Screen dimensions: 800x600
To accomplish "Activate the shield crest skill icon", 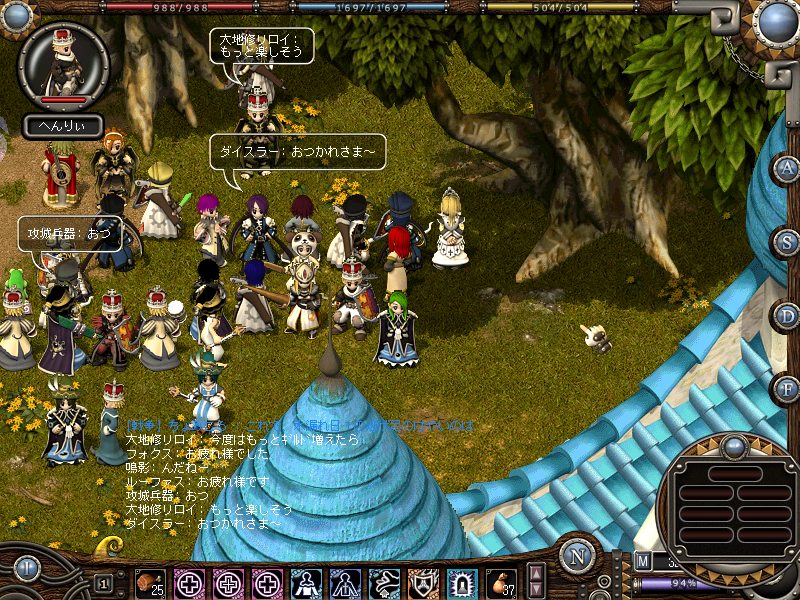I will [x=424, y=582].
